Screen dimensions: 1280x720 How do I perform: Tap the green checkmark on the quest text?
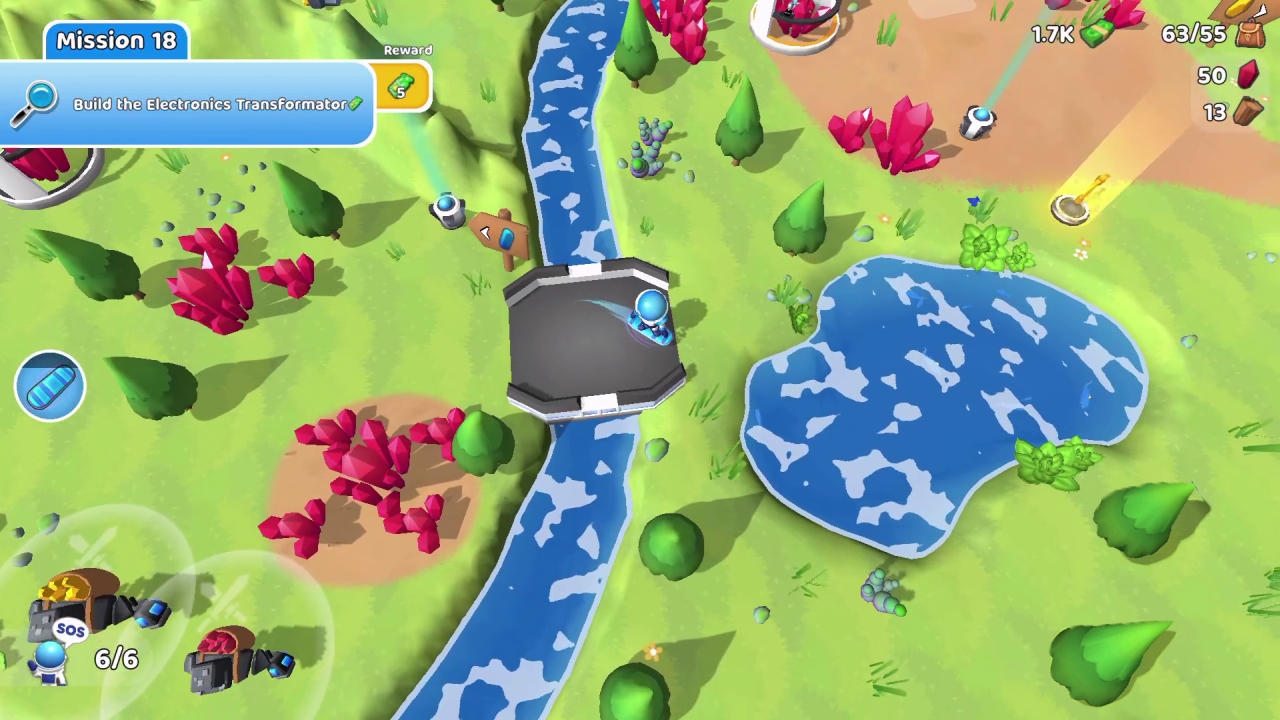click(x=356, y=103)
